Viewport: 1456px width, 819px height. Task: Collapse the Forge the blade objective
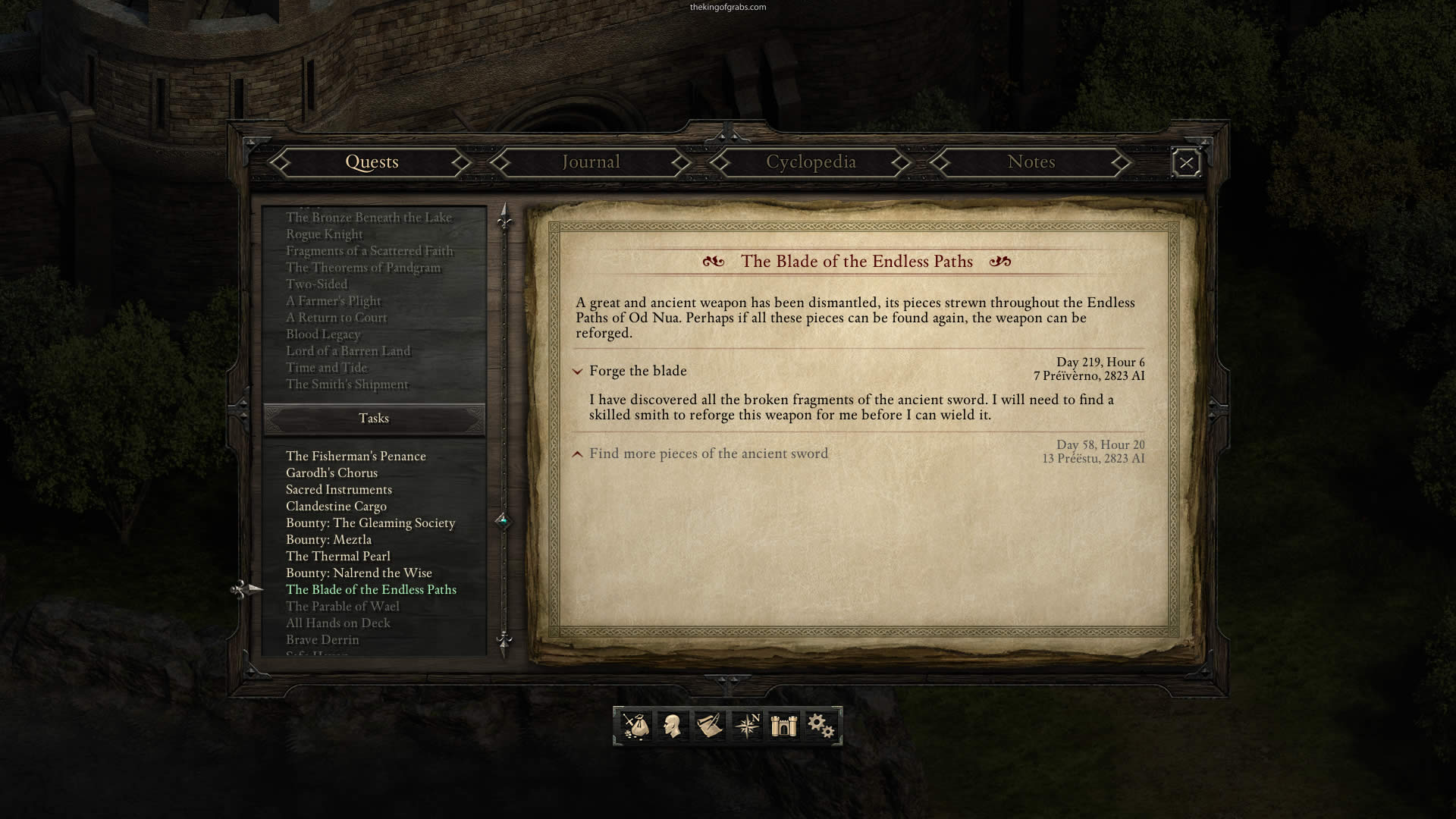click(x=578, y=372)
